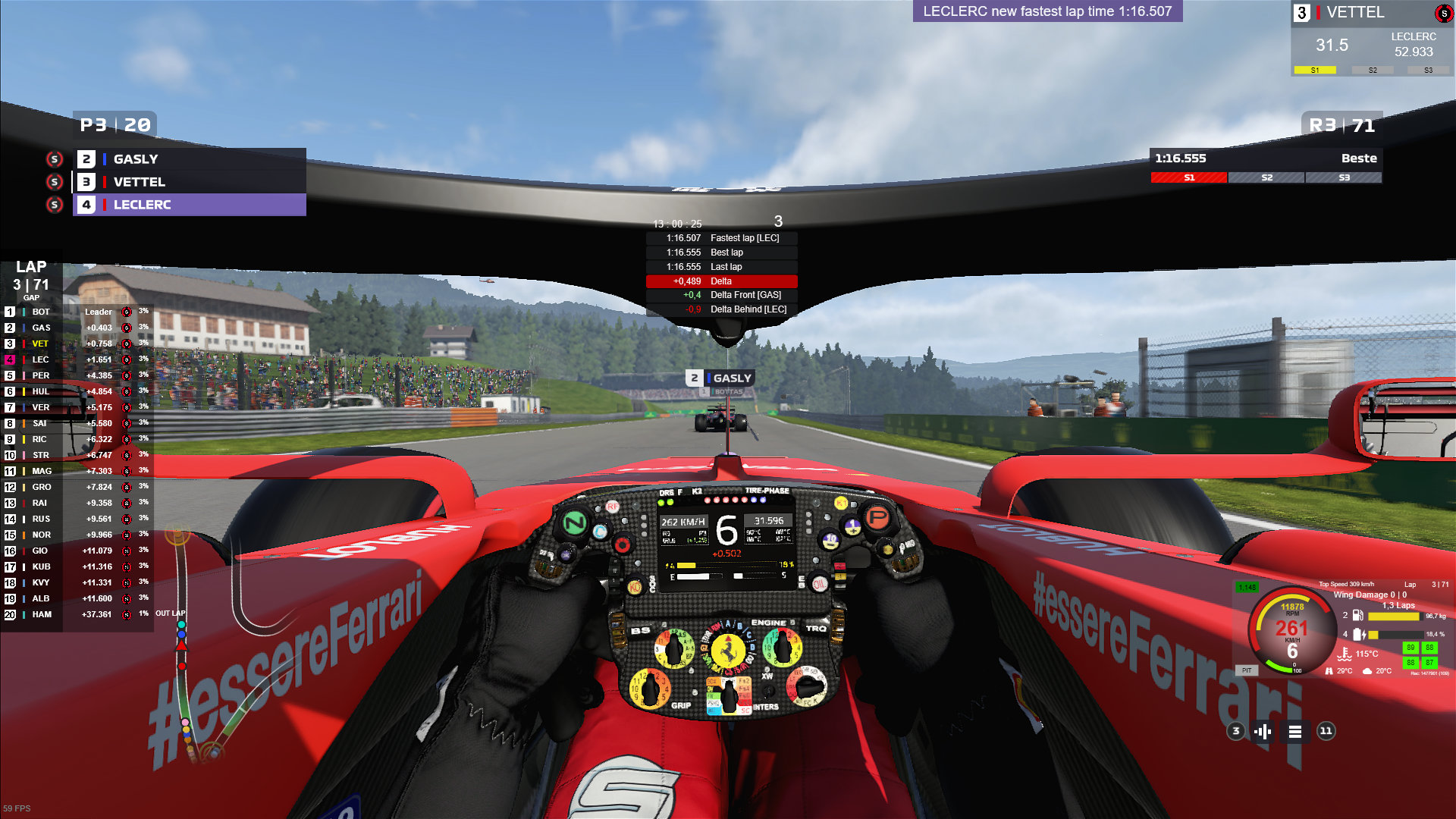Turn the GRIP rotary selector on the wheel
The image size is (1456, 819).
tap(650, 689)
